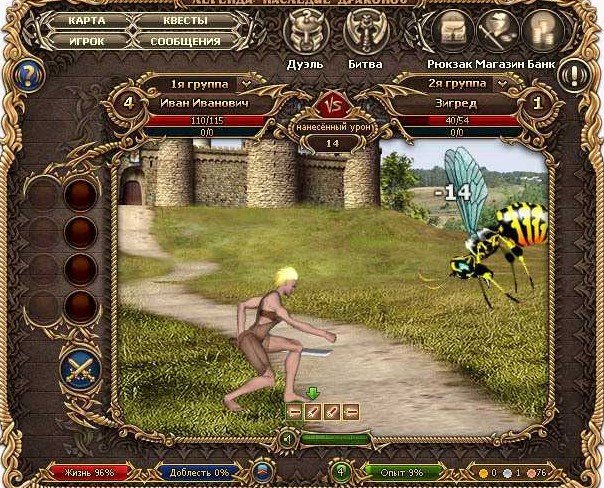Click the Битва horned helmet icon
Viewport: 604px width, 488px height.
tap(366, 28)
